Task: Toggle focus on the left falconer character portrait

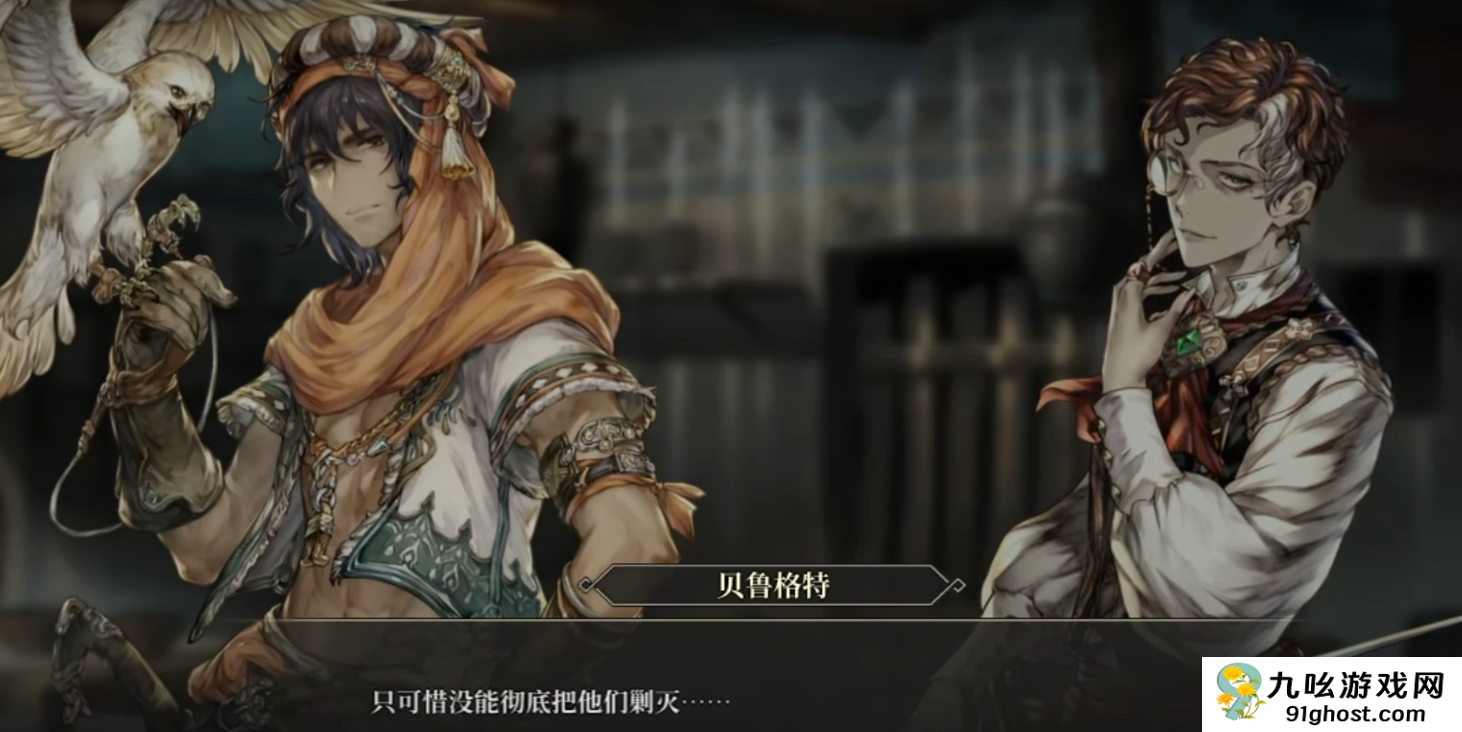Action: pyautogui.click(x=380, y=300)
